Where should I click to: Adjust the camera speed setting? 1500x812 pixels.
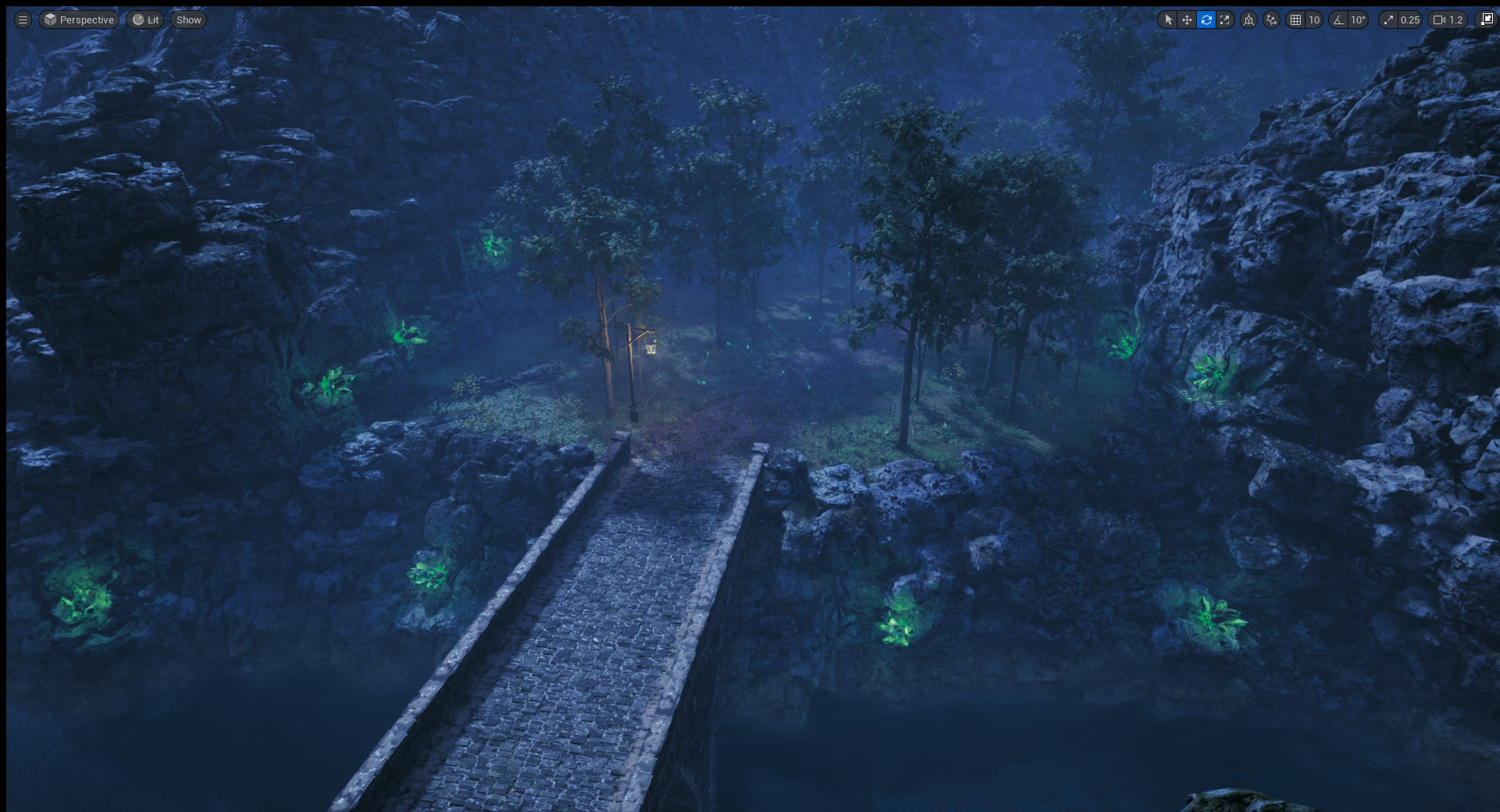[x=1448, y=20]
